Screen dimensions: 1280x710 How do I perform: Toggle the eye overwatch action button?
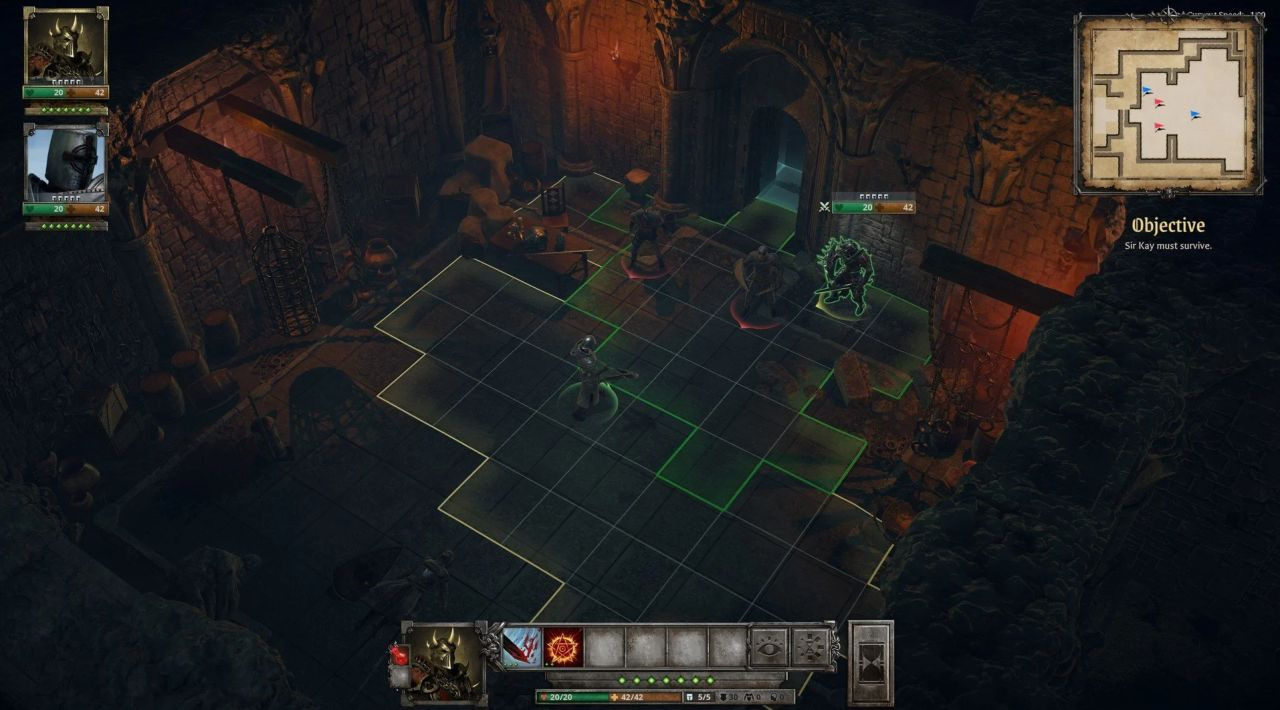tap(769, 648)
